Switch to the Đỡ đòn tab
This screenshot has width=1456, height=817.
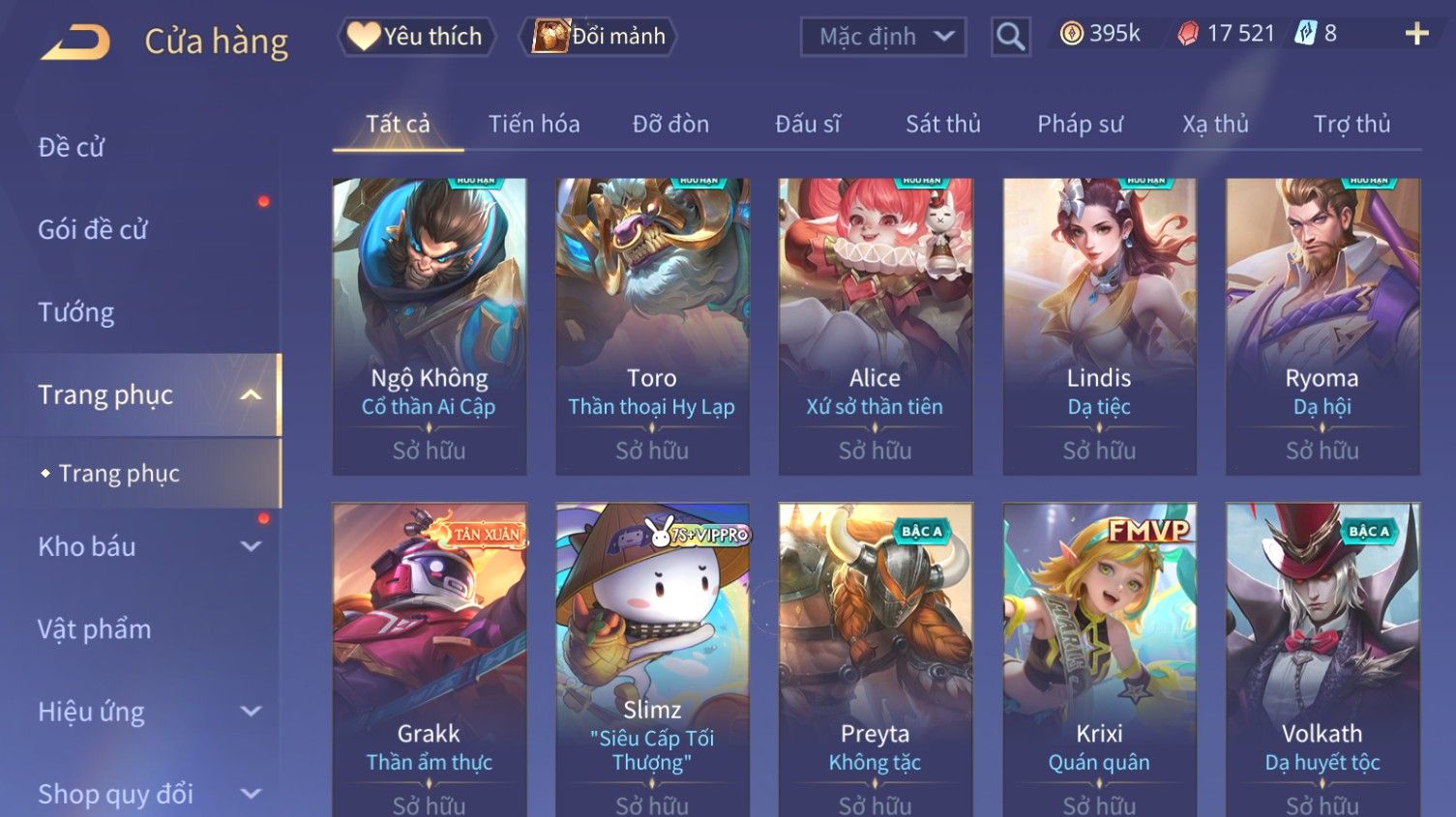(670, 124)
